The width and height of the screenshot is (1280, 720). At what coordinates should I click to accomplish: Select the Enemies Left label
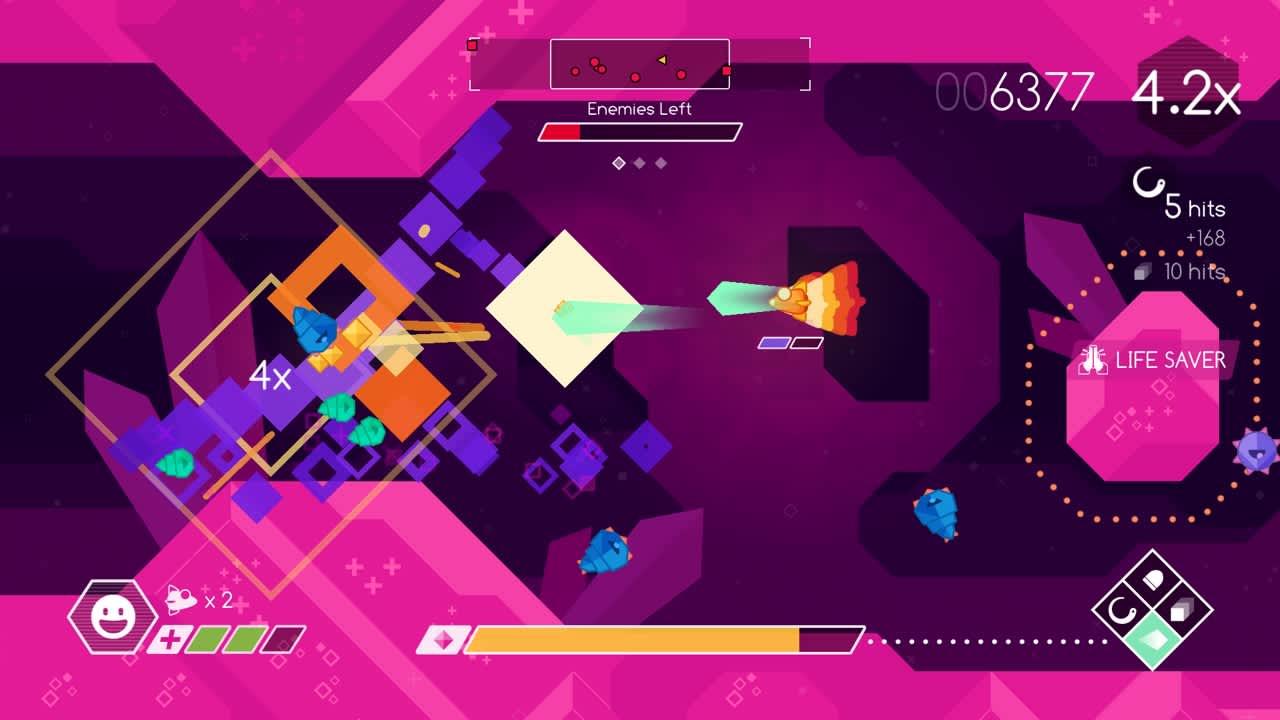click(x=639, y=109)
